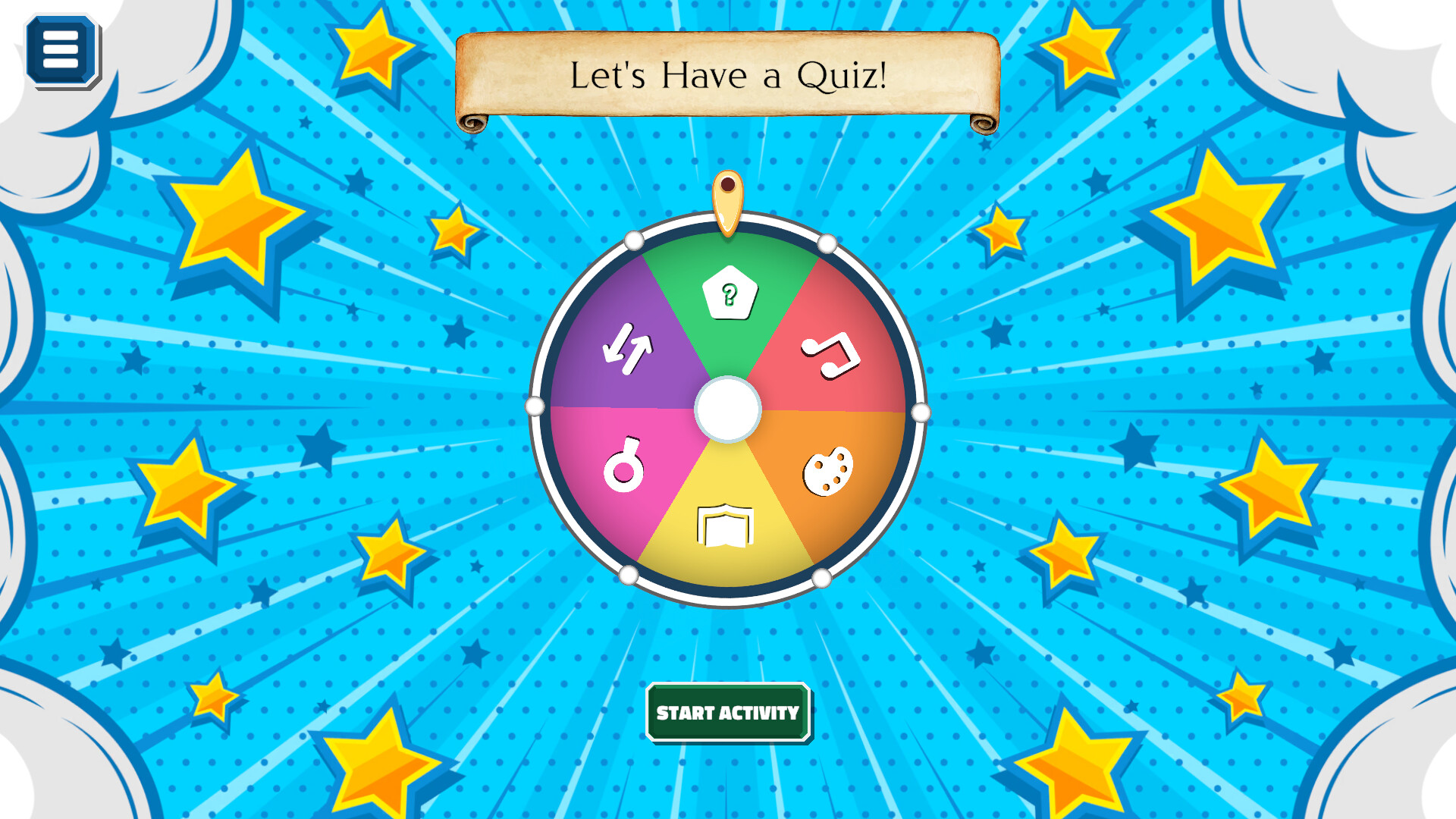Open the hamburger menu
1456x819 pixels.
tap(62, 50)
